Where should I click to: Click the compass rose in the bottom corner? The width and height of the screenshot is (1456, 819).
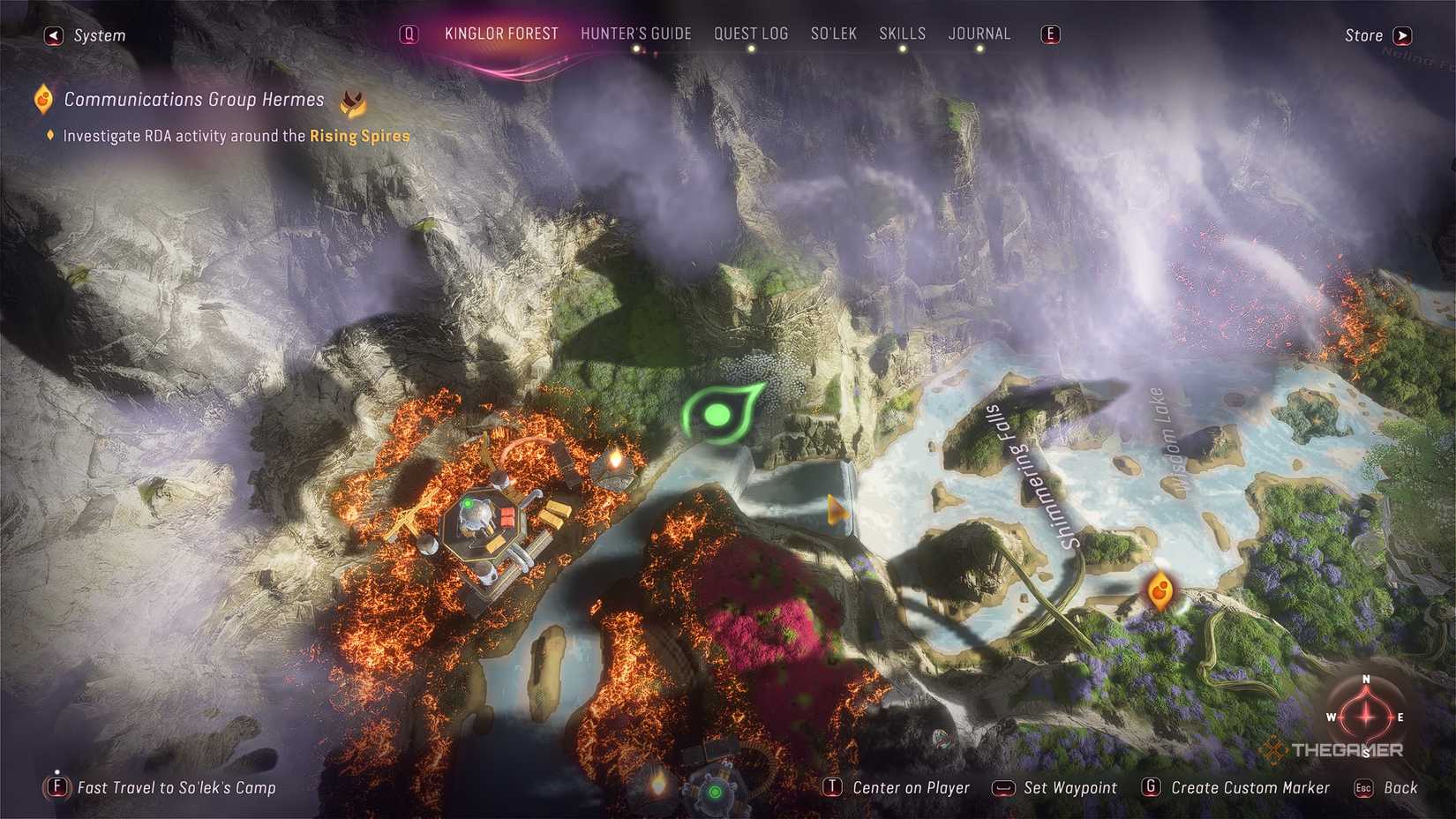(x=1366, y=717)
